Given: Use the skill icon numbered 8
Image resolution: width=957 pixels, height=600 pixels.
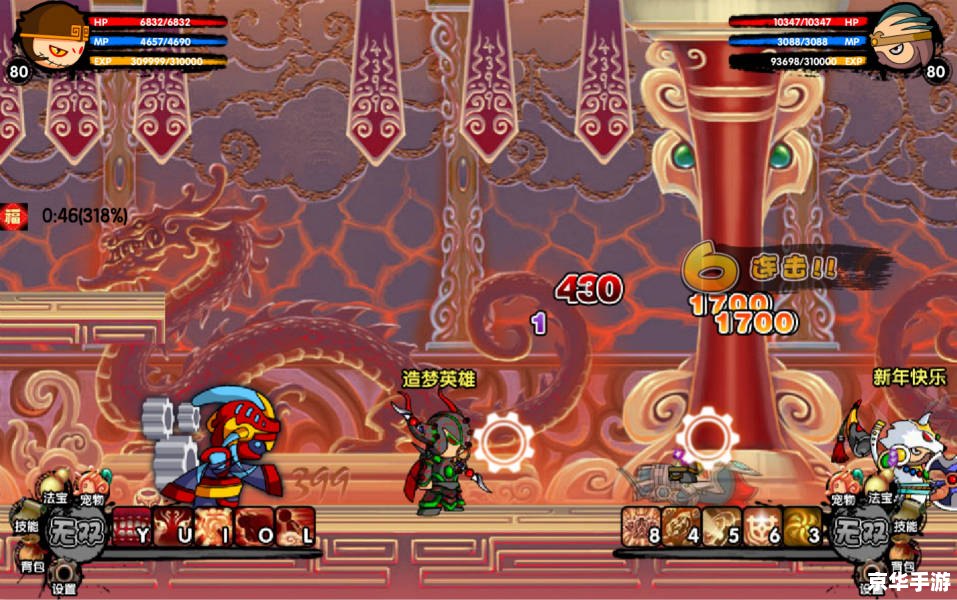Looking at the screenshot, I should [x=641, y=527].
